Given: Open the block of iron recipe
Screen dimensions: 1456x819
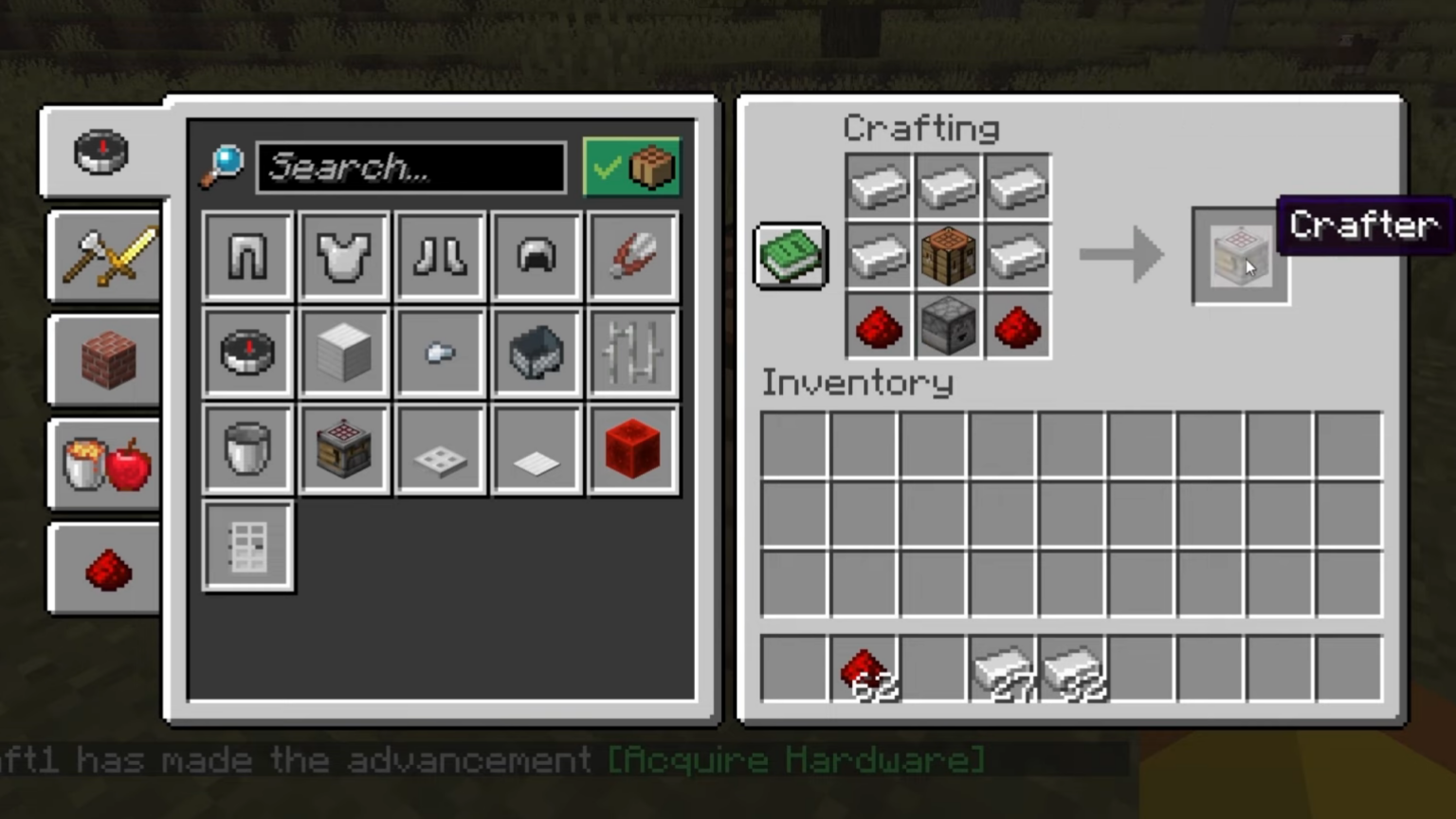Looking at the screenshot, I should click(x=343, y=353).
